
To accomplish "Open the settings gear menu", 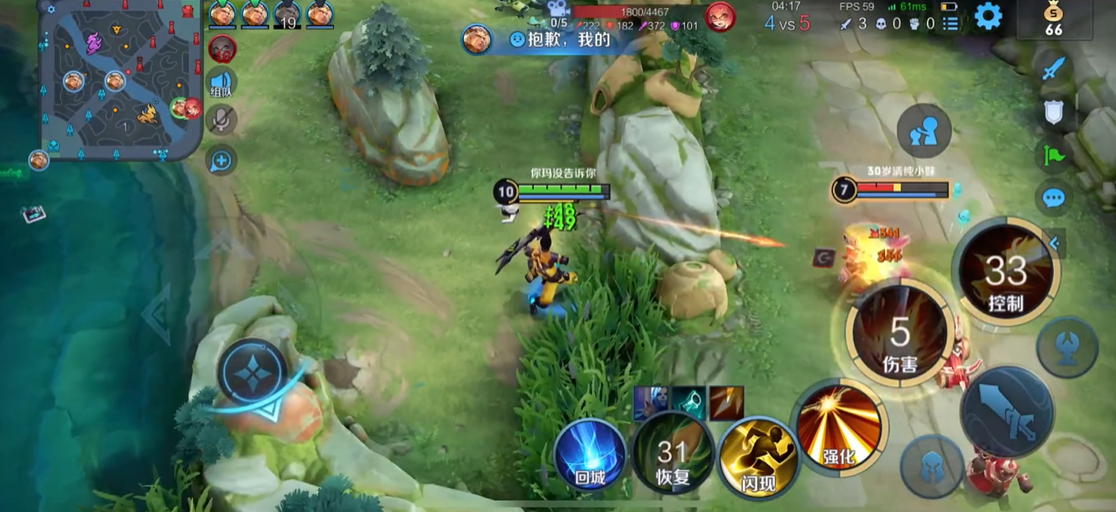I will click(988, 16).
